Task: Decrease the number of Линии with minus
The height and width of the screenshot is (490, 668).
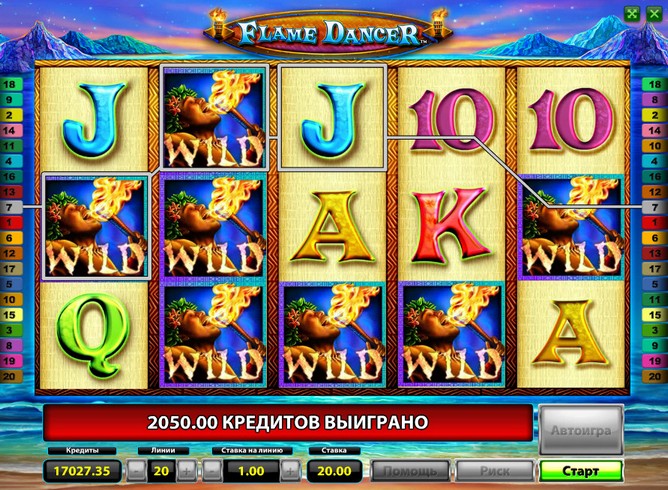Action: (137, 470)
